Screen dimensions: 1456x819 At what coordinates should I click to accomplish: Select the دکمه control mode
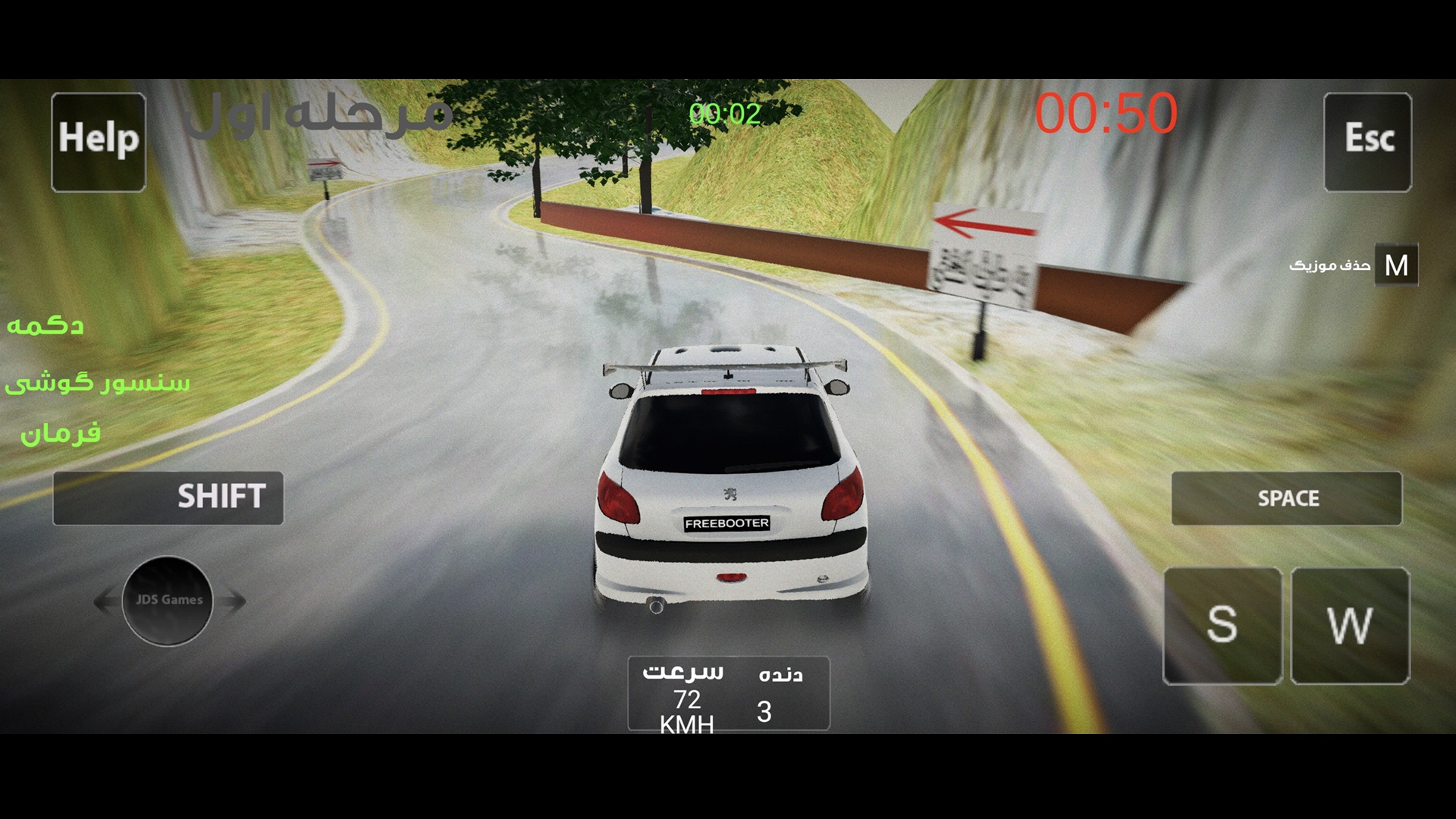tap(45, 326)
